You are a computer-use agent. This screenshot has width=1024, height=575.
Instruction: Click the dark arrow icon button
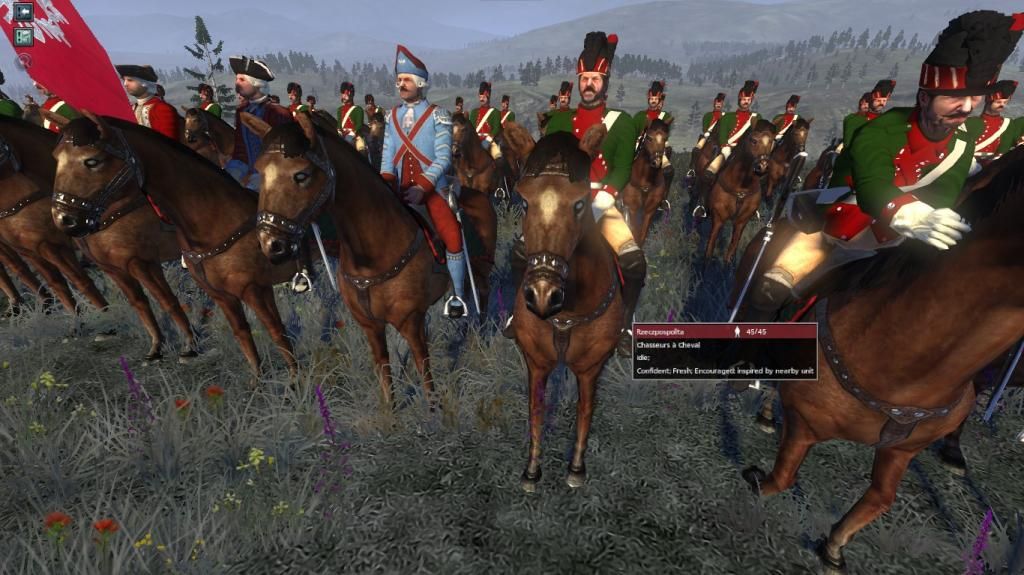point(23,12)
